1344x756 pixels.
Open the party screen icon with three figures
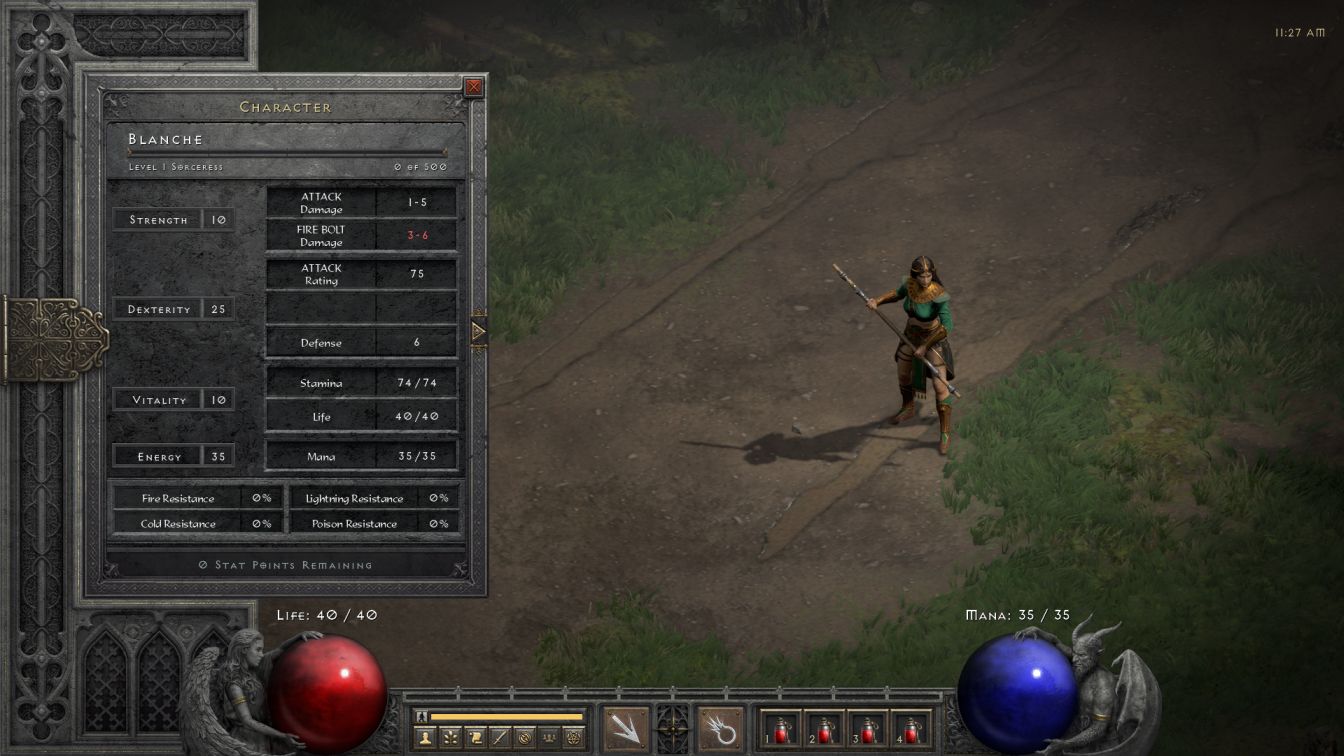coord(549,738)
